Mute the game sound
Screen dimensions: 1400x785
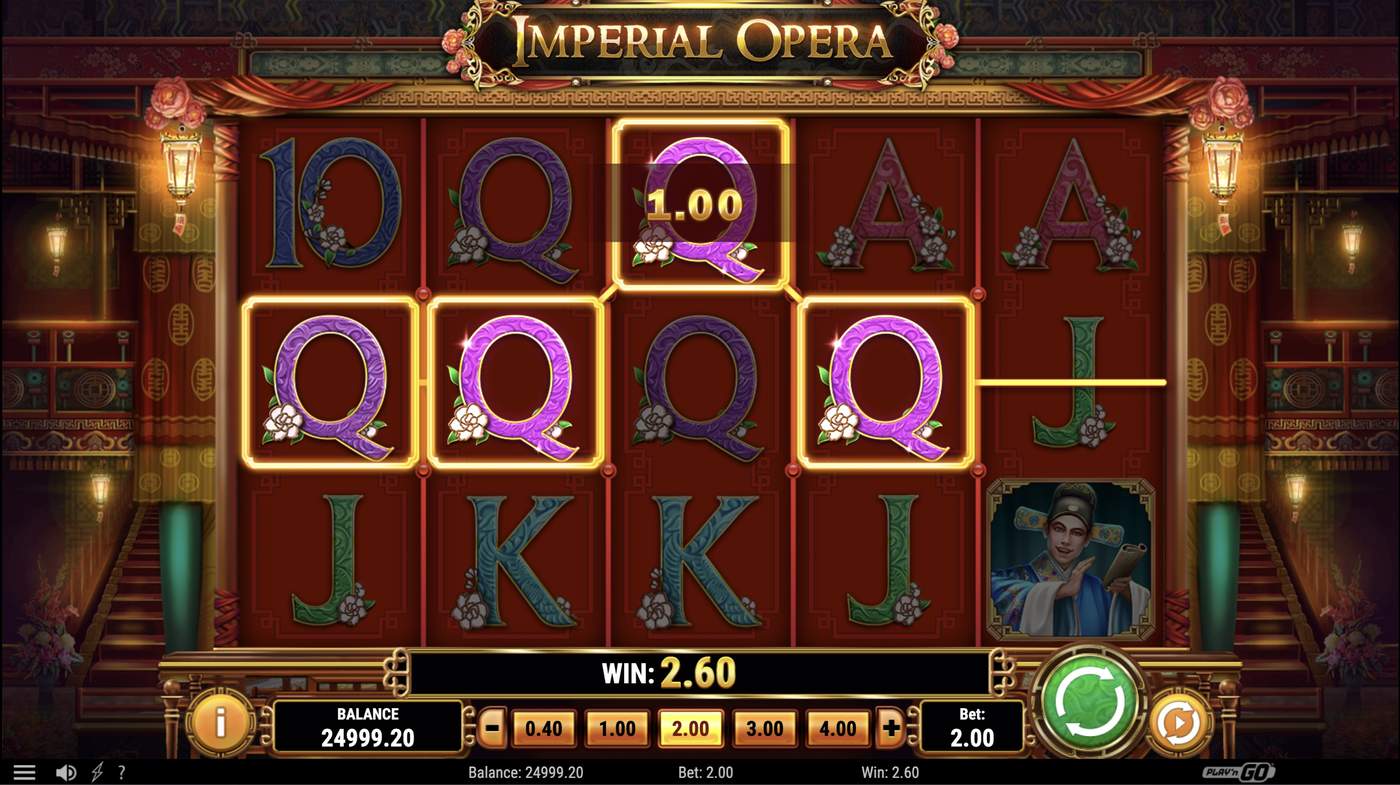click(x=66, y=771)
